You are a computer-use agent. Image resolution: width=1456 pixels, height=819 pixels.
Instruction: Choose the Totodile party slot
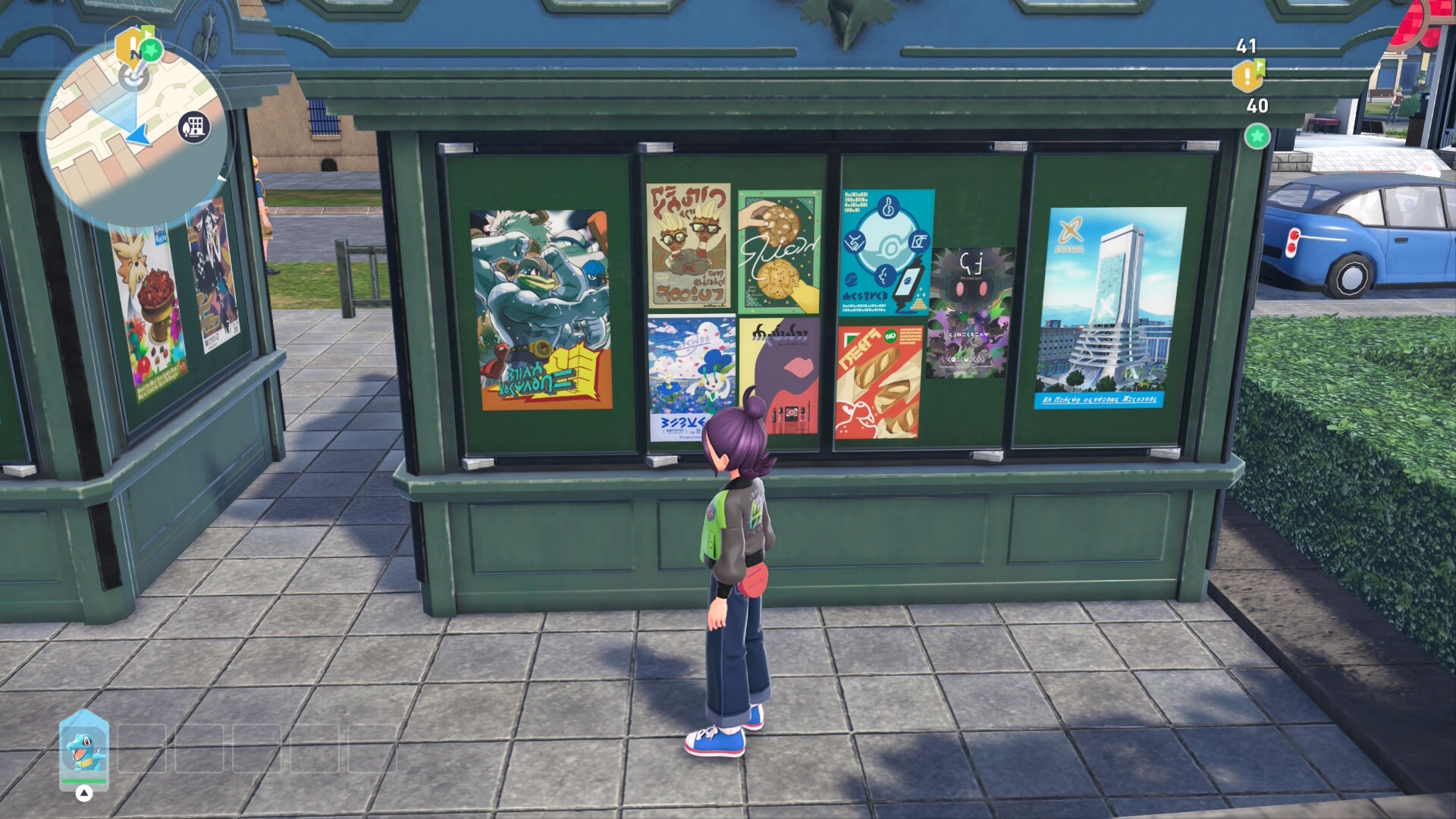[x=84, y=749]
